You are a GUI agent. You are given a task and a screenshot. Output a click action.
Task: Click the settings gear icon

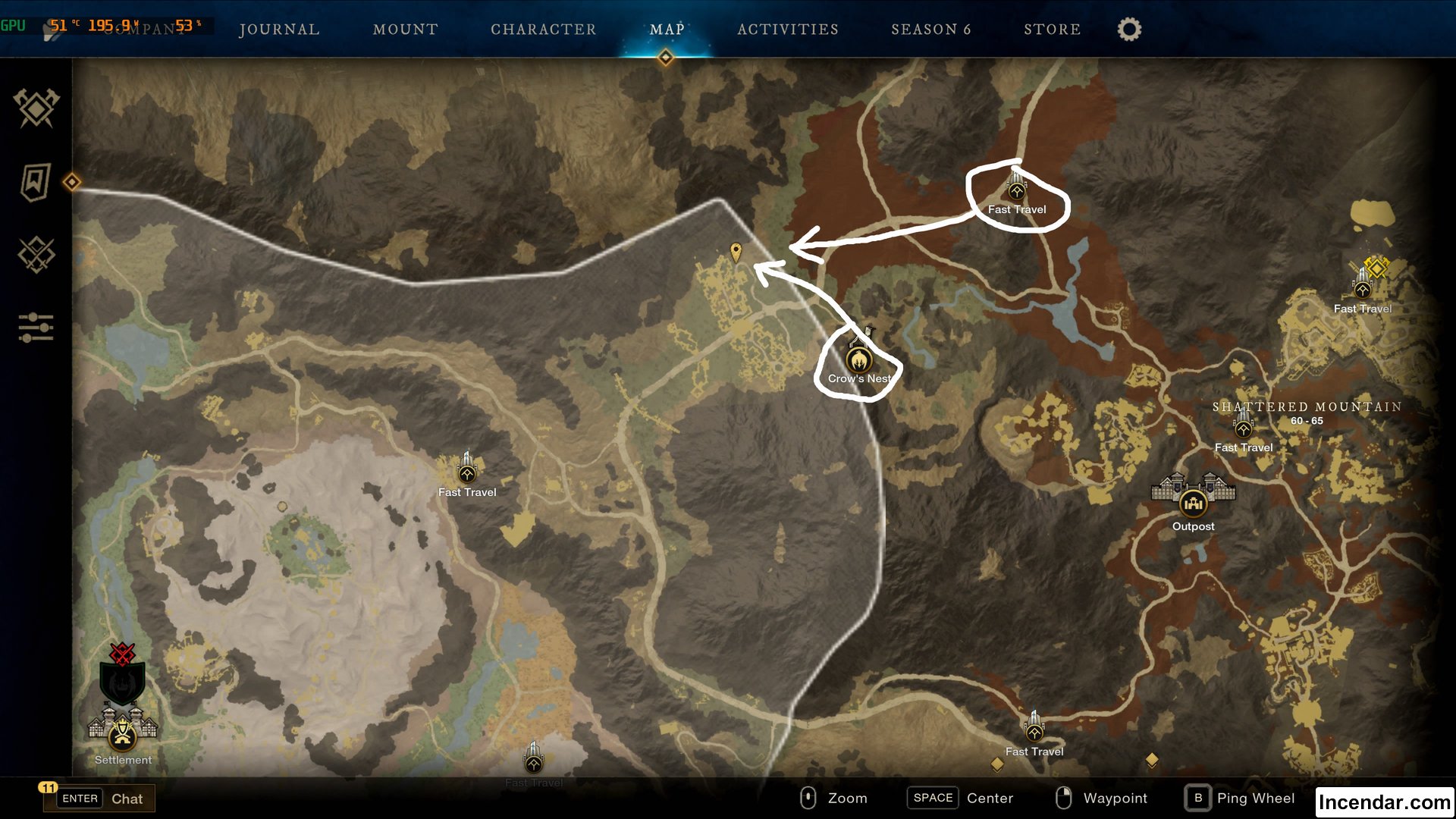pyautogui.click(x=1128, y=29)
